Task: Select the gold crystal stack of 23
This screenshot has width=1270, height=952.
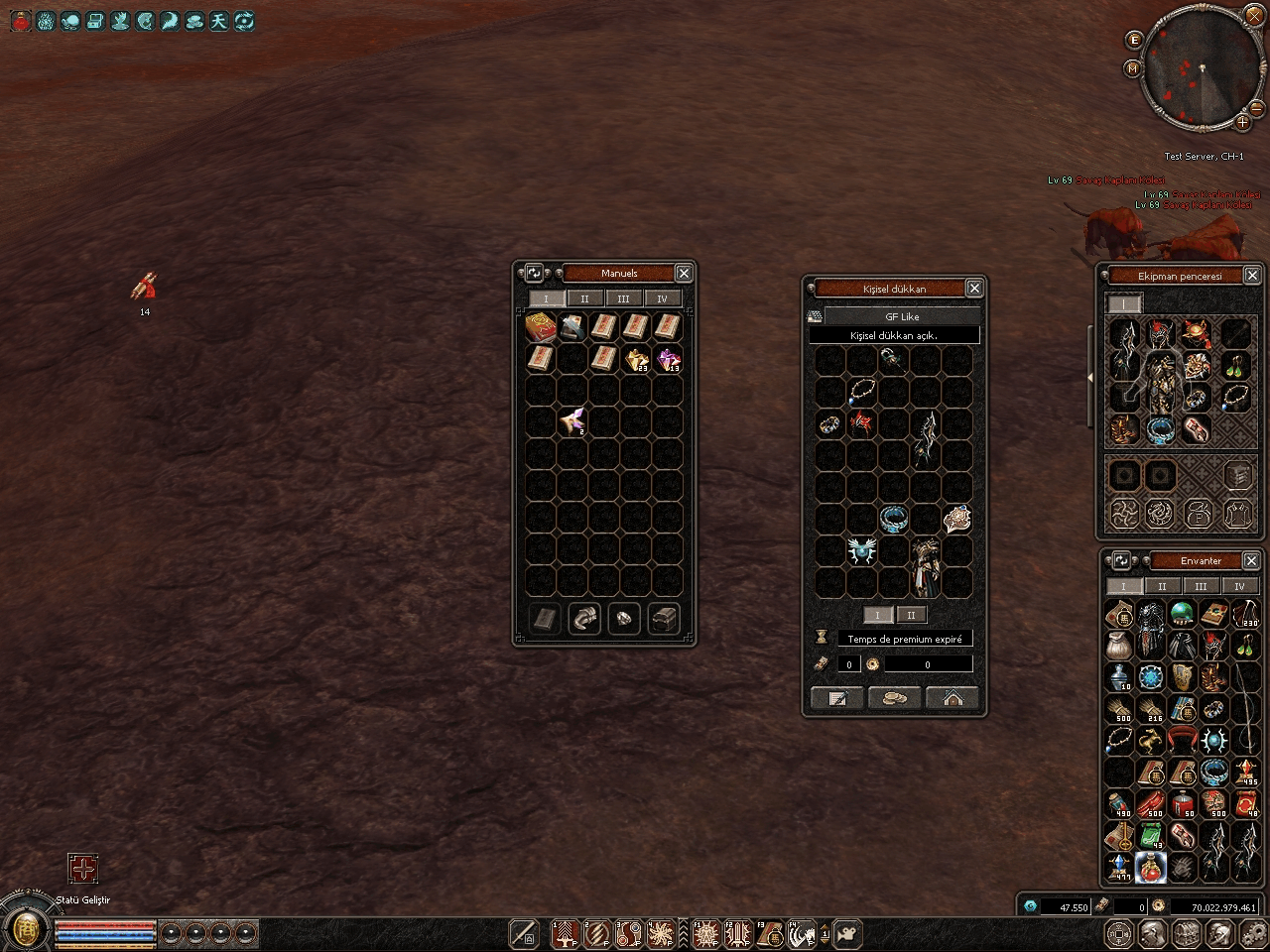Action: [636, 360]
